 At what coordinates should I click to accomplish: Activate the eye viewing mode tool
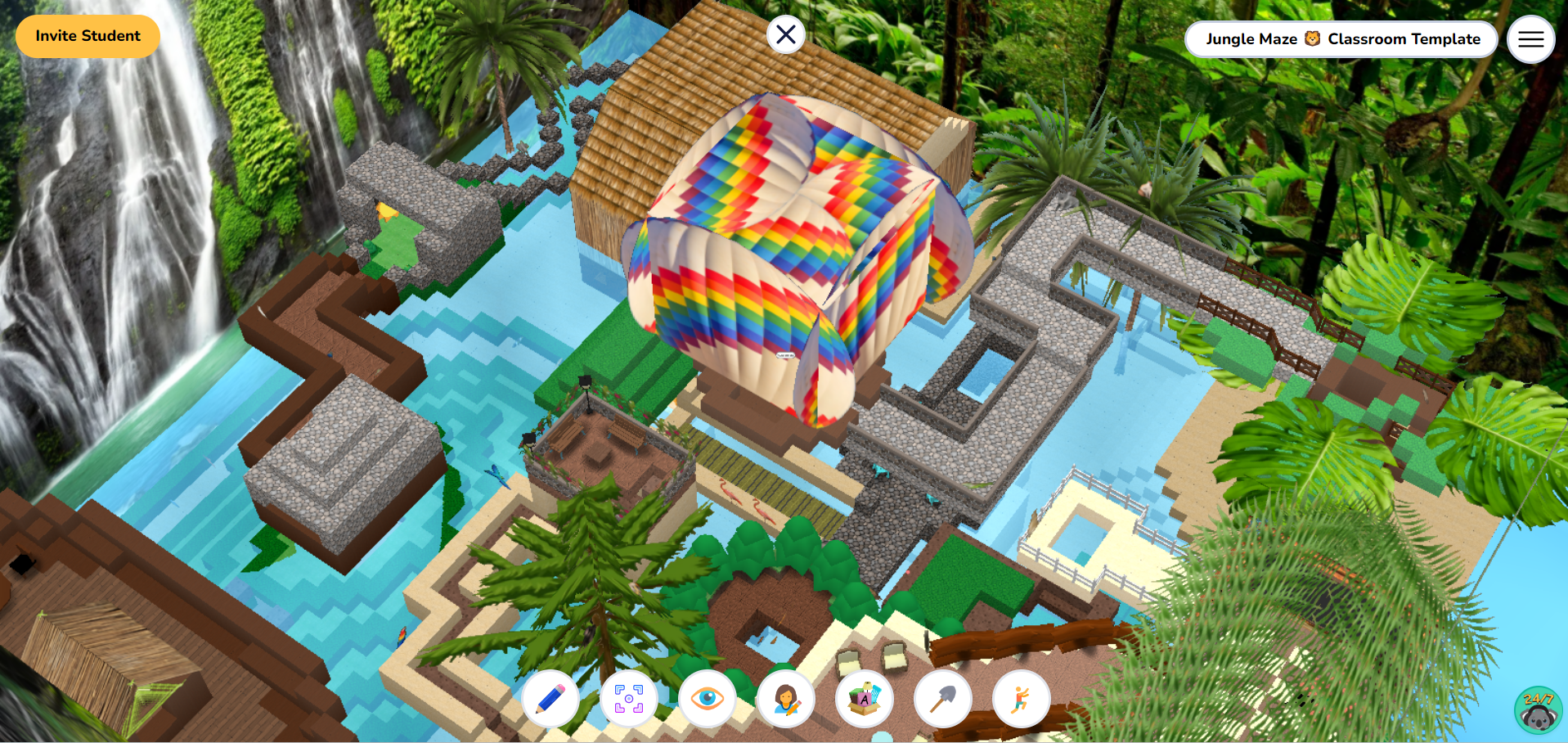707,700
